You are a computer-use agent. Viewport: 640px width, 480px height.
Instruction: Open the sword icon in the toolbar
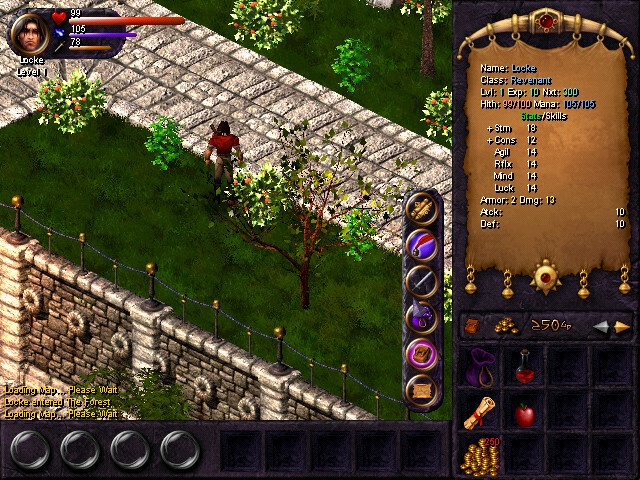click(423, 281)
